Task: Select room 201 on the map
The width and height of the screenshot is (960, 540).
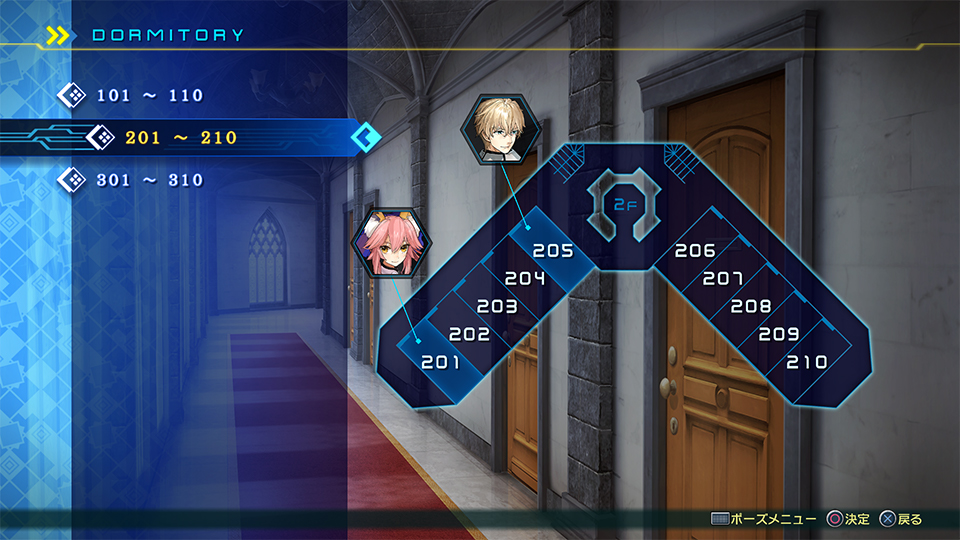Action: (x=440, y=361)
